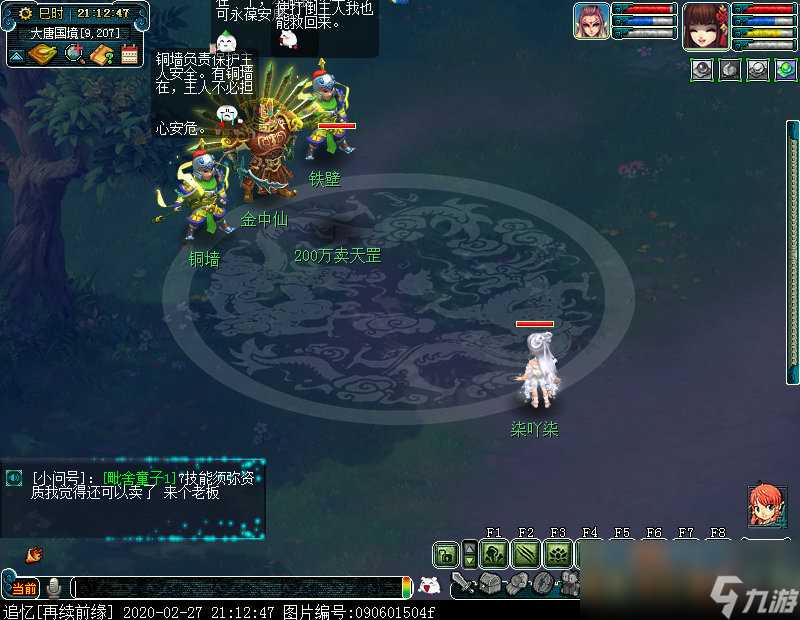Open the orange-haired friend avatar
800x620 pixels.
click(x=766, y=506)
